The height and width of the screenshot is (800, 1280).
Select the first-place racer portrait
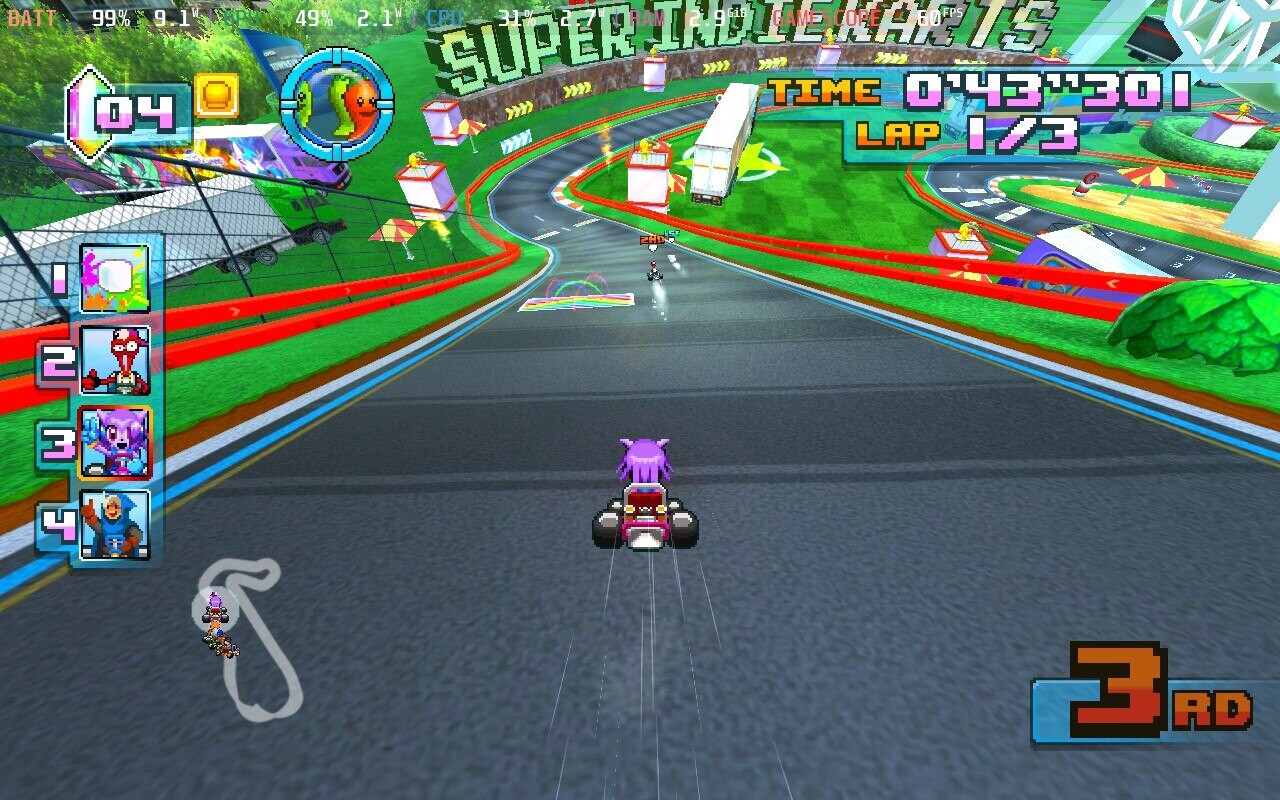click(114, 279)
